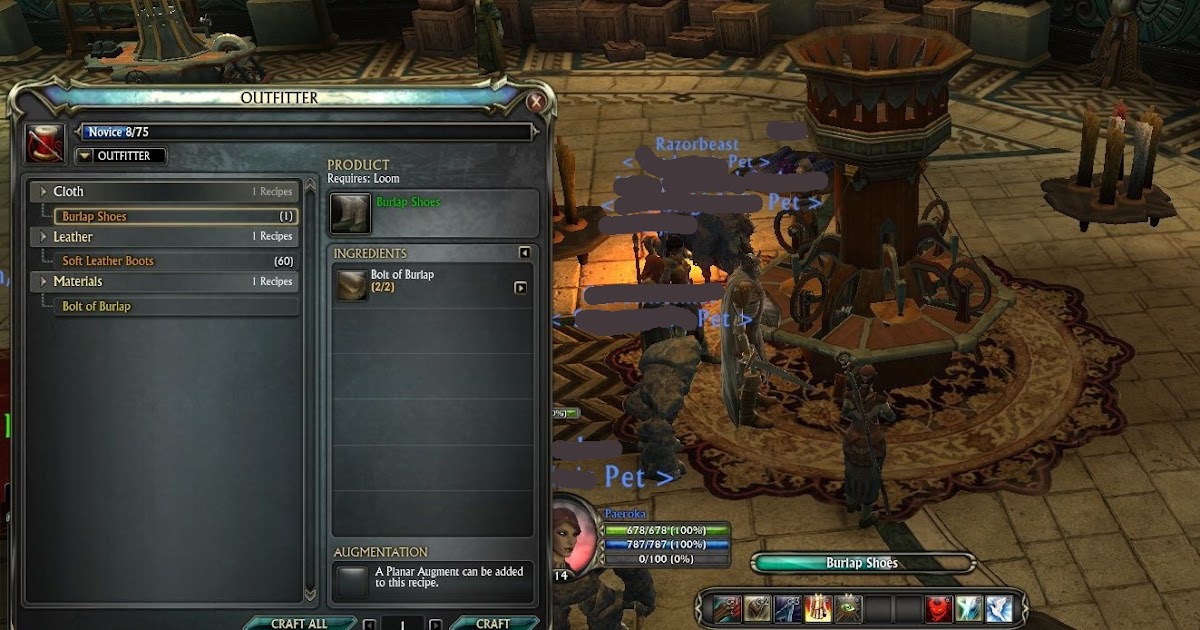1200x630 pixels.
Task: Select the Burlap Shoes recipe
Action: coord(94,216)
